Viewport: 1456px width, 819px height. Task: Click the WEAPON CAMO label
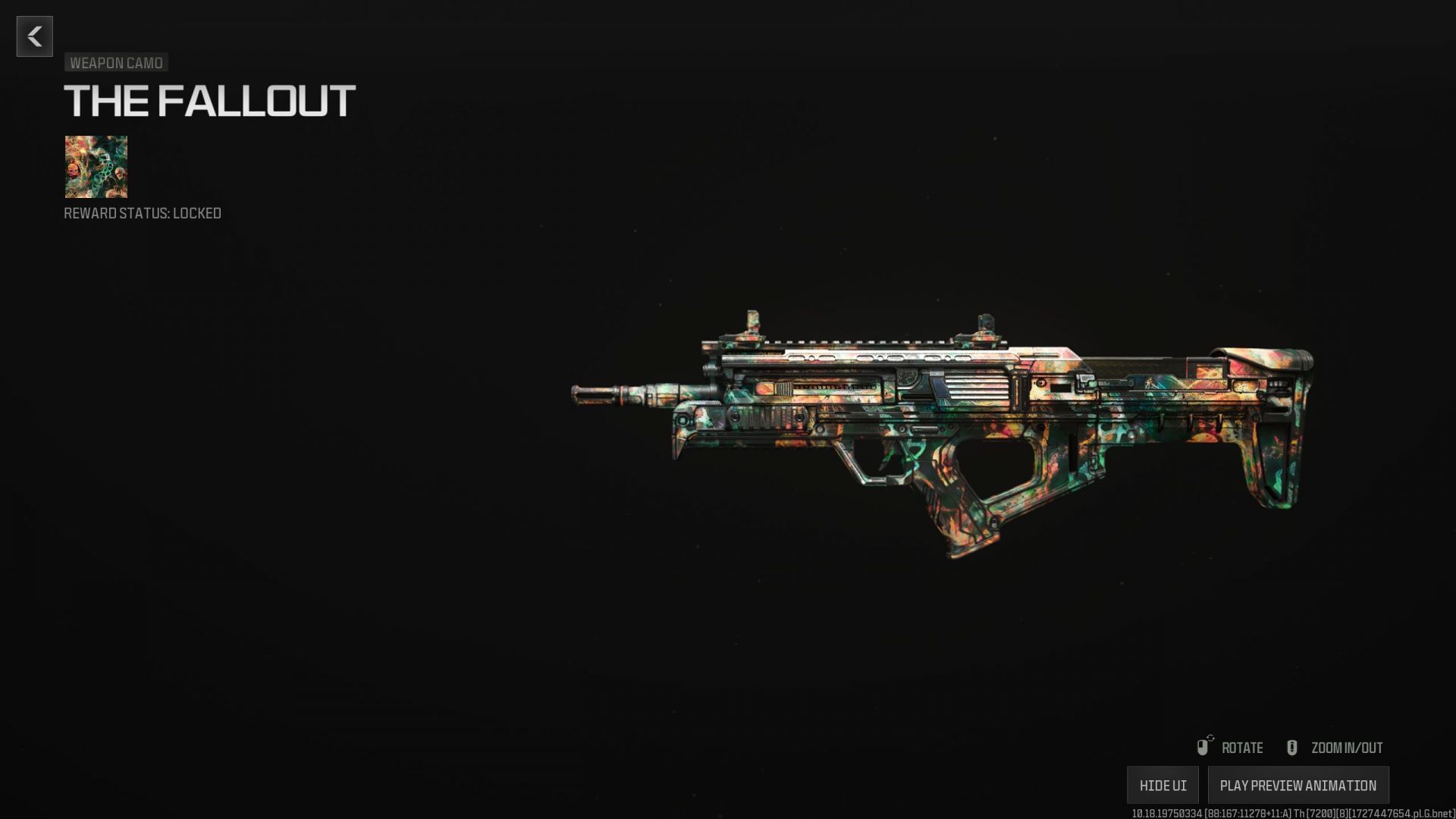click(x=116, y=63)
